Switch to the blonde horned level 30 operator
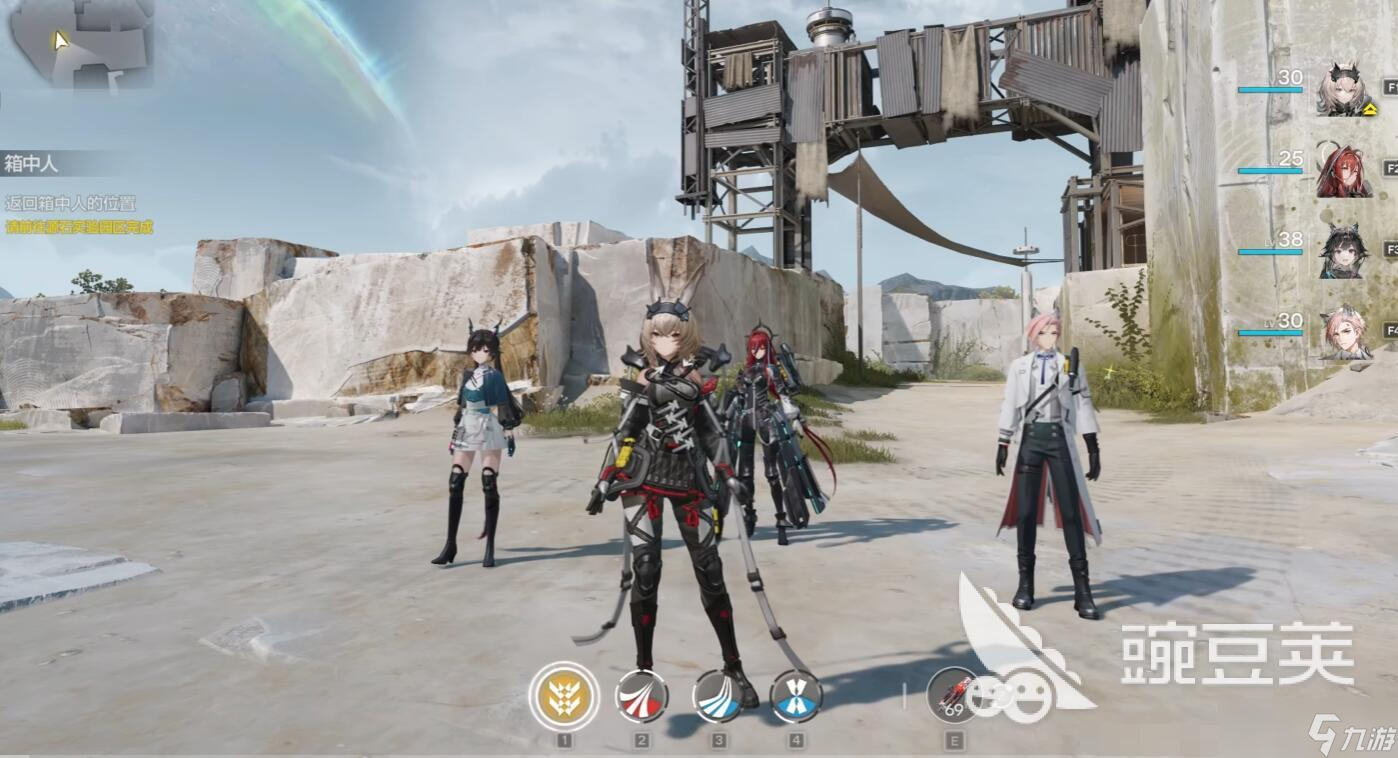 1344,90
